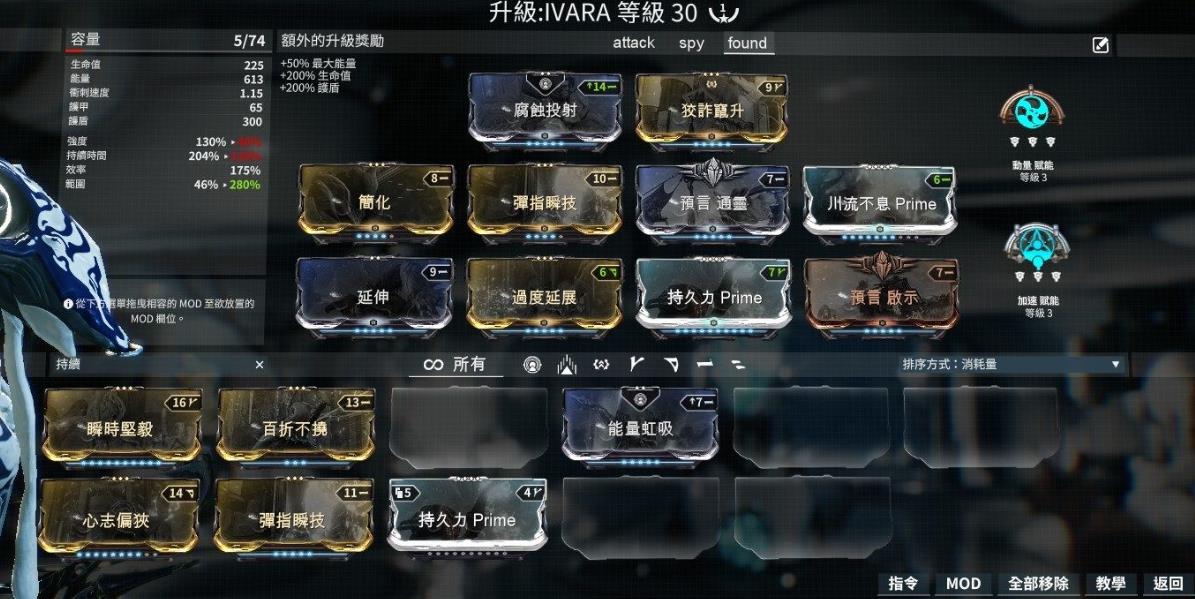Select the spy loadout tab
This screenshot has height=599, width=1195.
pos(691,43)
